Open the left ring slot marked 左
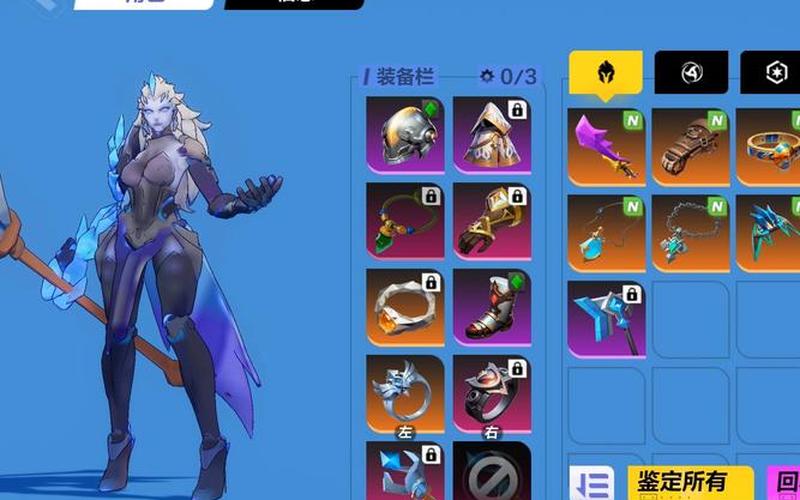Image resolution: width=800 pixels, height=500 pixels. 405,392
